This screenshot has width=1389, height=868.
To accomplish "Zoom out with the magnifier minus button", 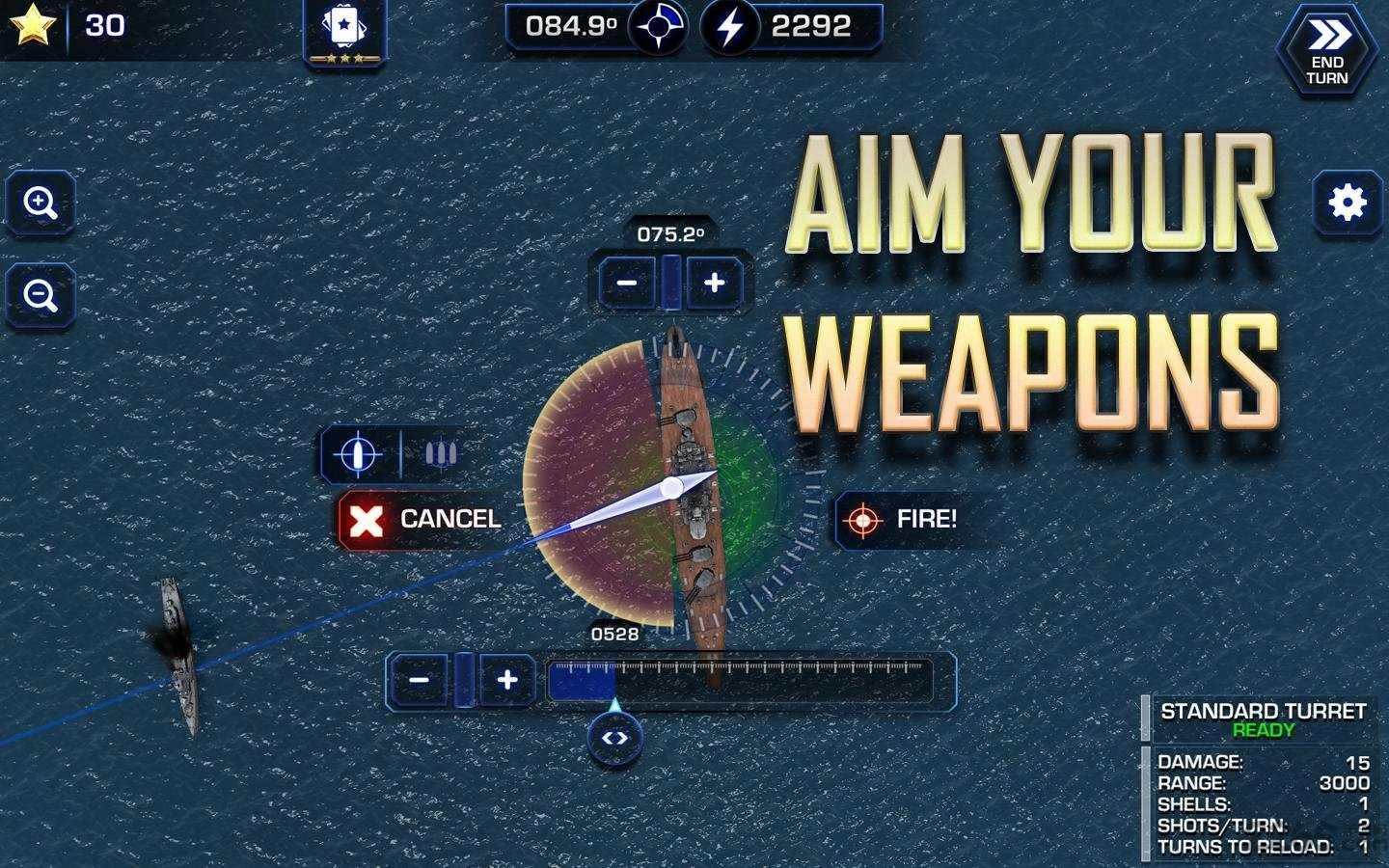I will [x=41, y=295].
